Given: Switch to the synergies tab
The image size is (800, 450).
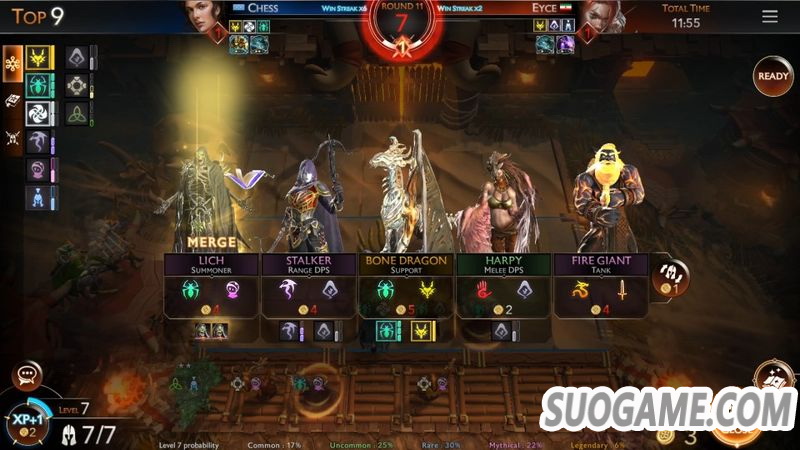Looking at the screenshot, I should 14,61.
